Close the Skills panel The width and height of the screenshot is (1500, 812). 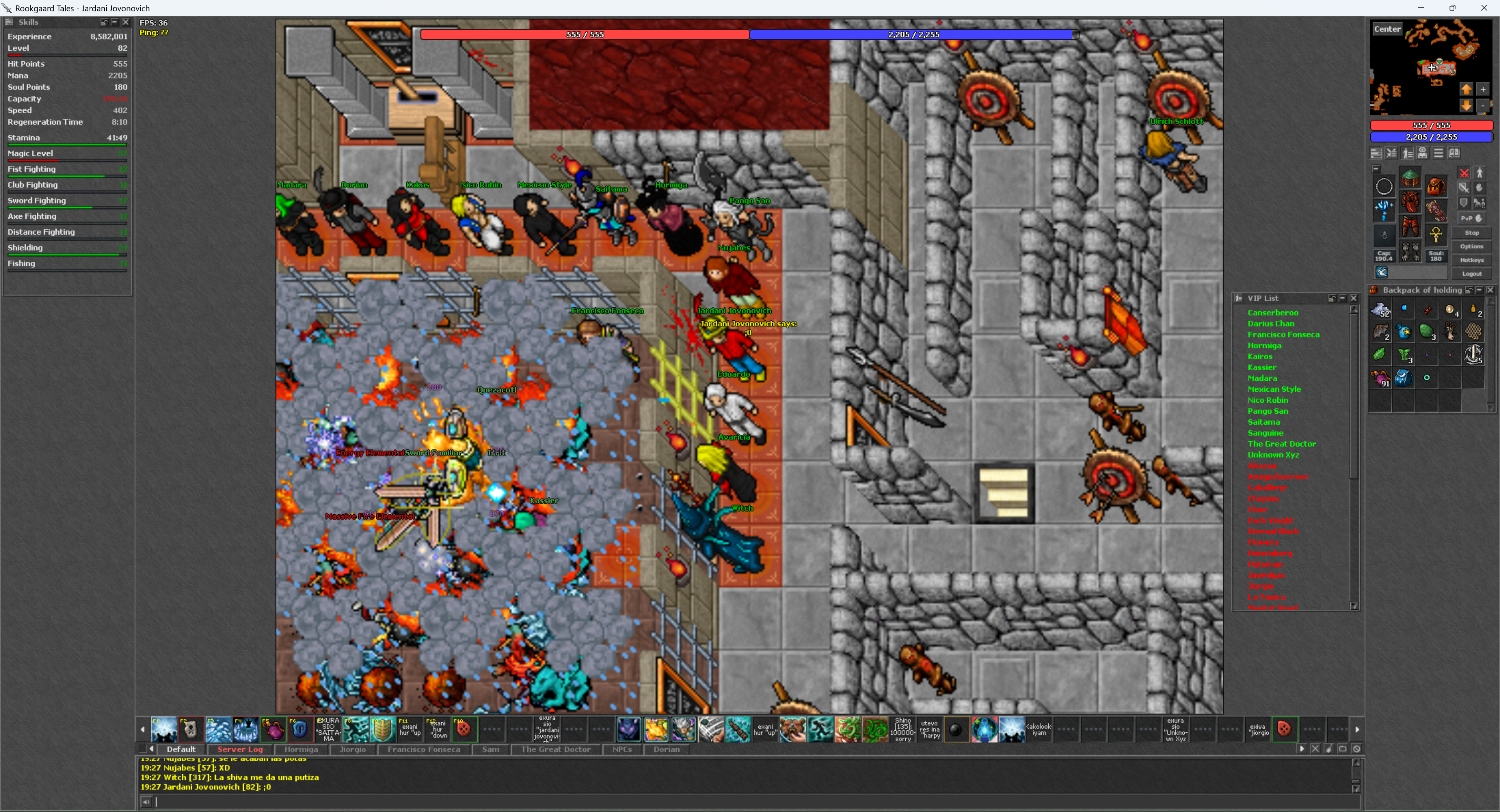125,22
